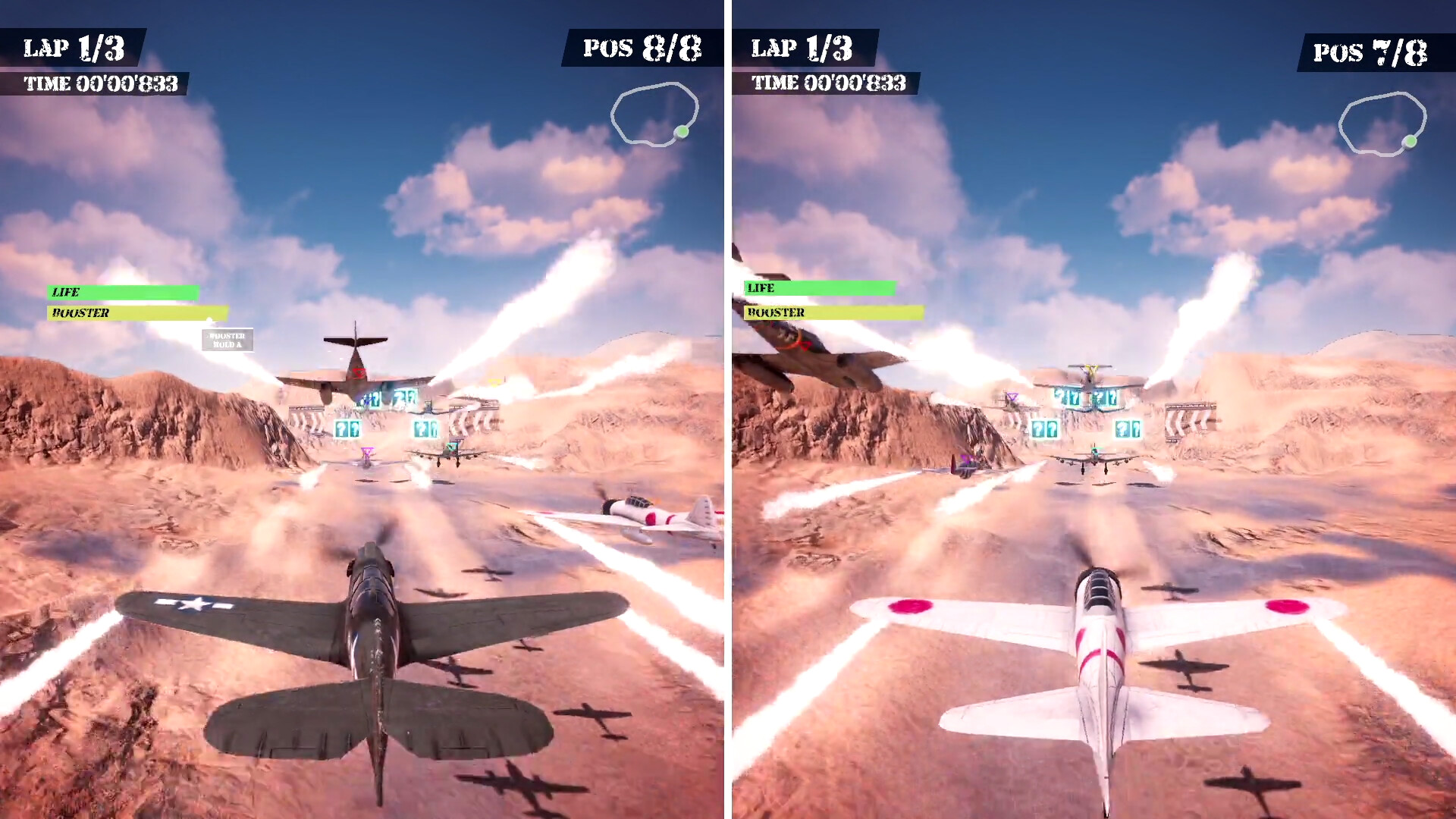Expand the right-side TIME counter panel
The image size is (1456, 819).
tap(829, 85)
